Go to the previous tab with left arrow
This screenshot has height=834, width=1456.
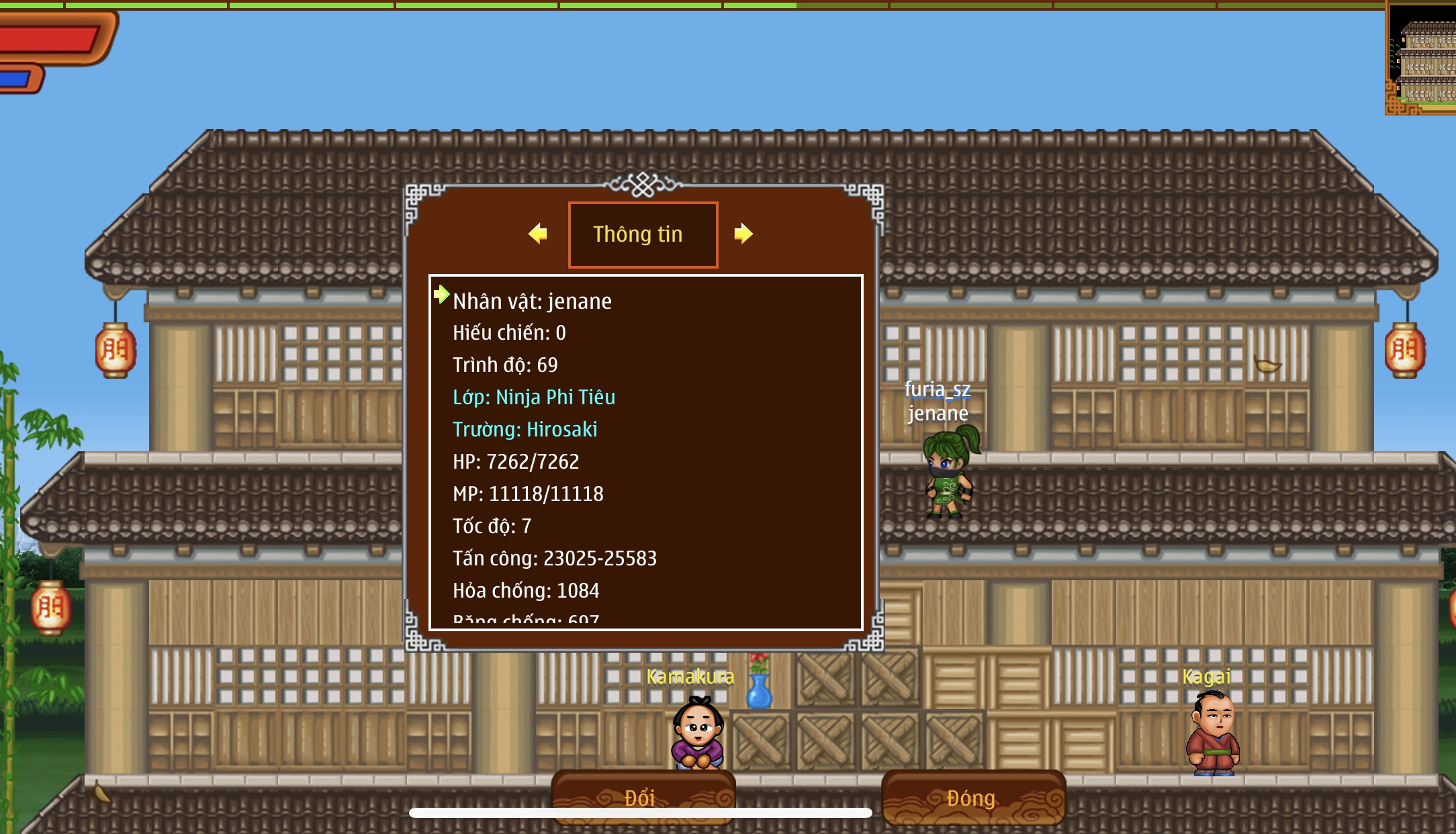[538, 234]
